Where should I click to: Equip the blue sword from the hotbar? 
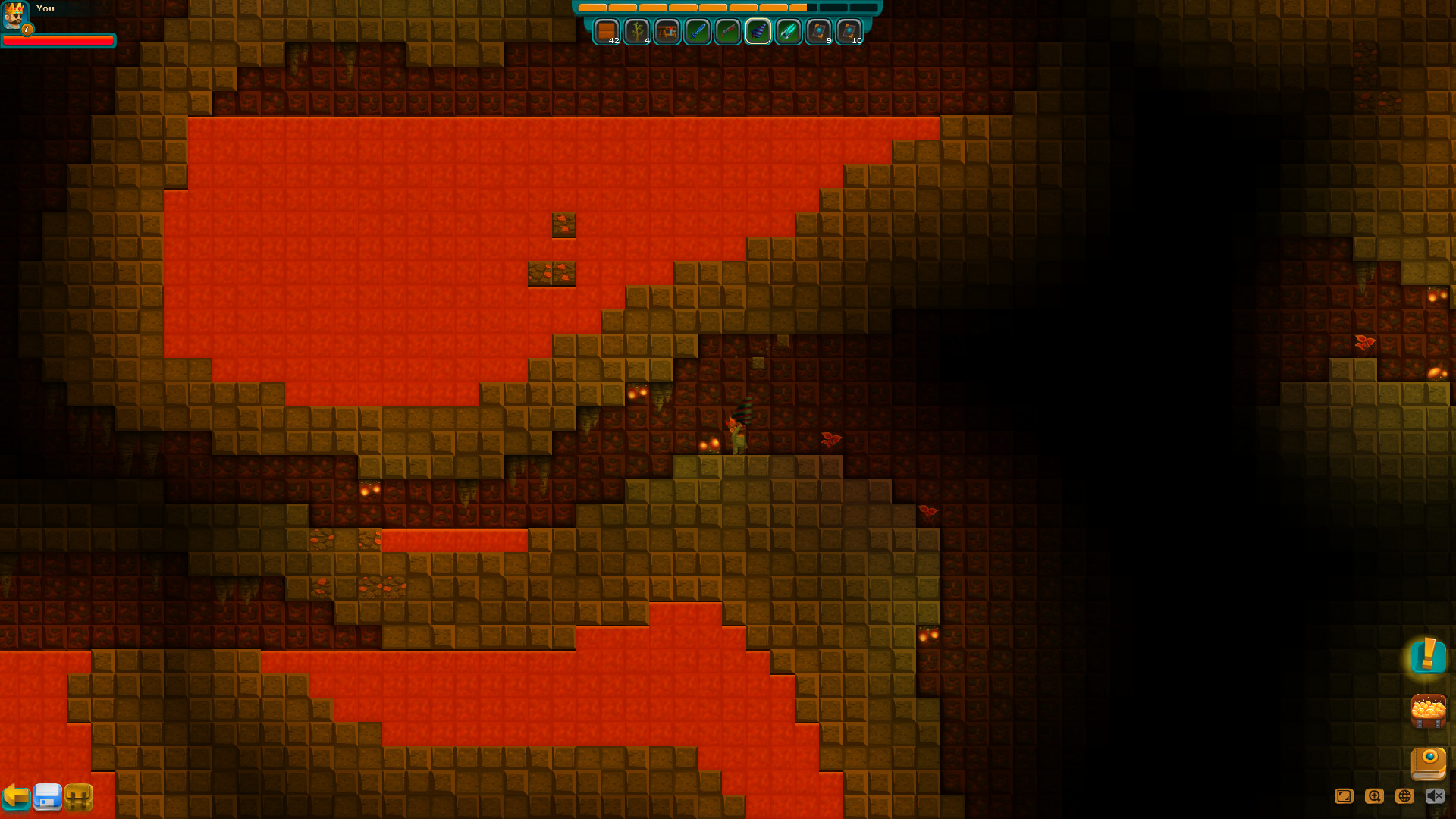click(x=697, y=32)
